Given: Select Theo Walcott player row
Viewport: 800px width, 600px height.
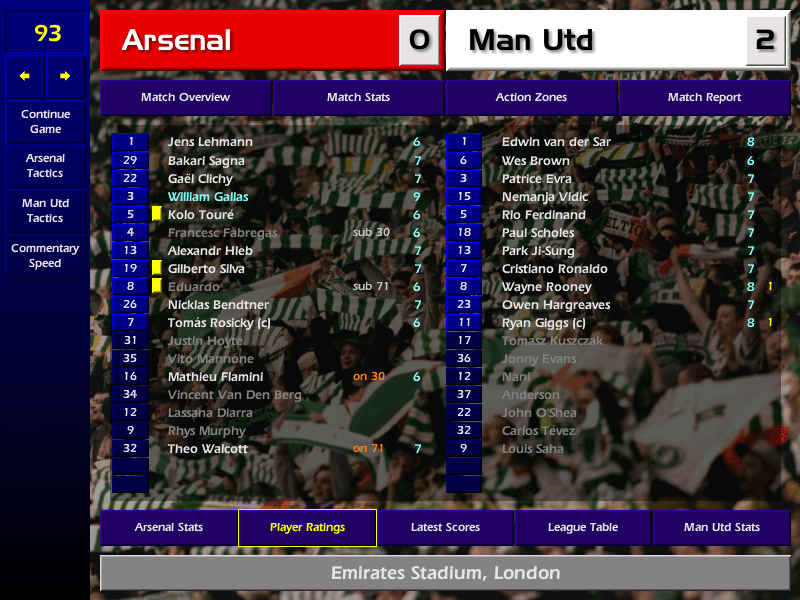Looking at the screenshot, I should [207, 449].
